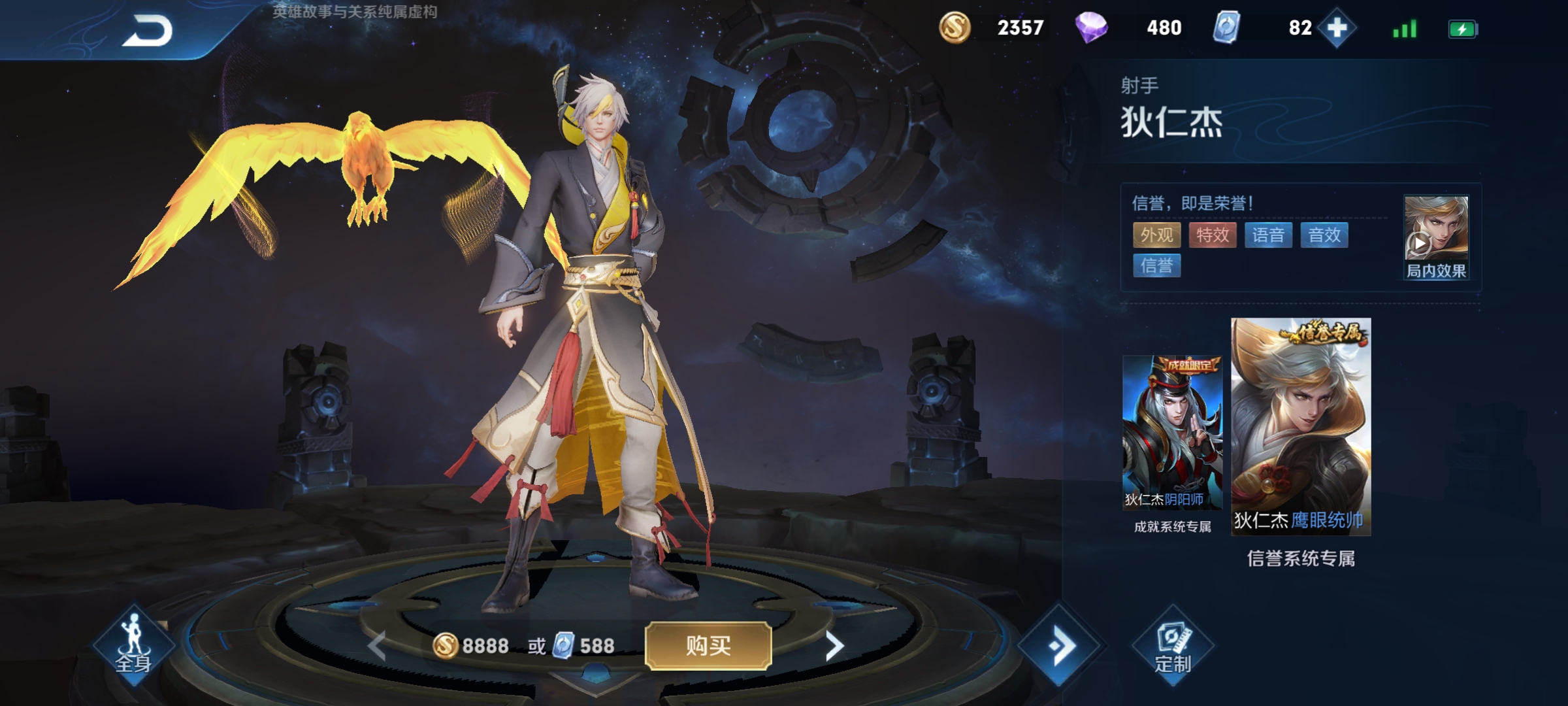Image resolution: width=1568 pixels, height=706 pixels.
Task: Open the 全身 full body view
Action: (134, 645)
